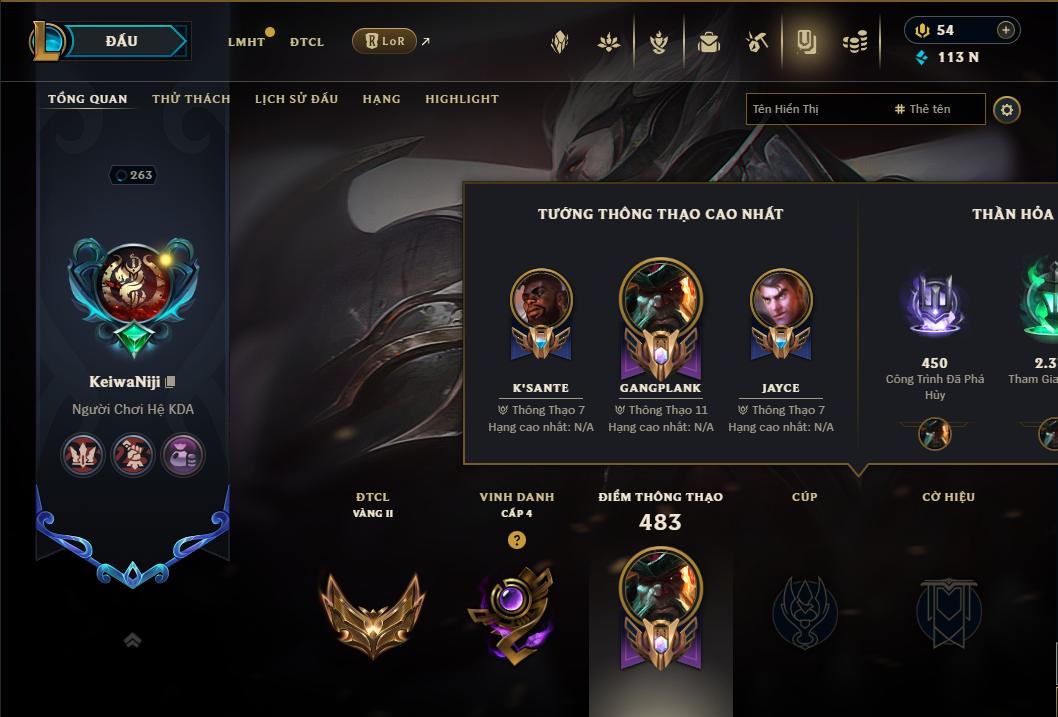Screen dimensions: 1058x717
Task: Click the Vinh Danh question mark icon
Action: coord(516,540)
